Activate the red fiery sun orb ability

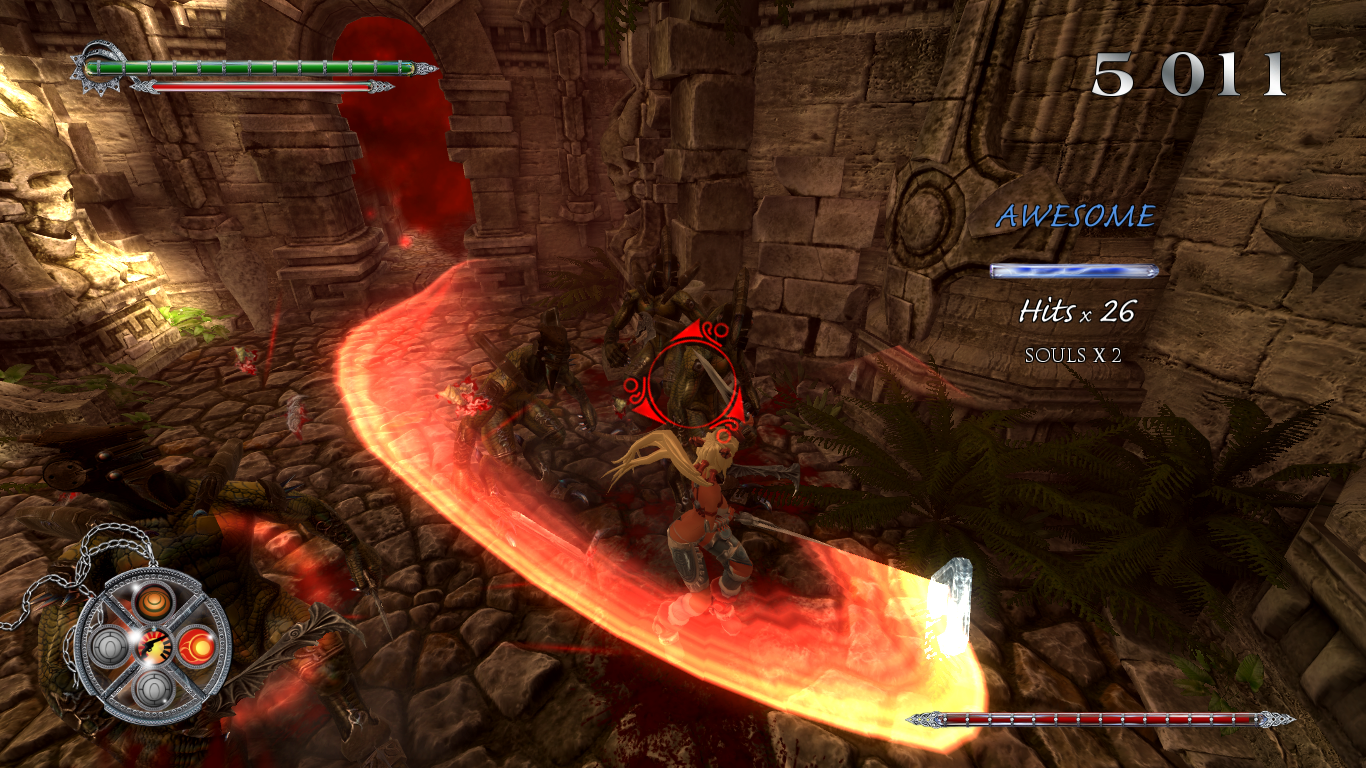pyautogui.click(x=196, y=645)
